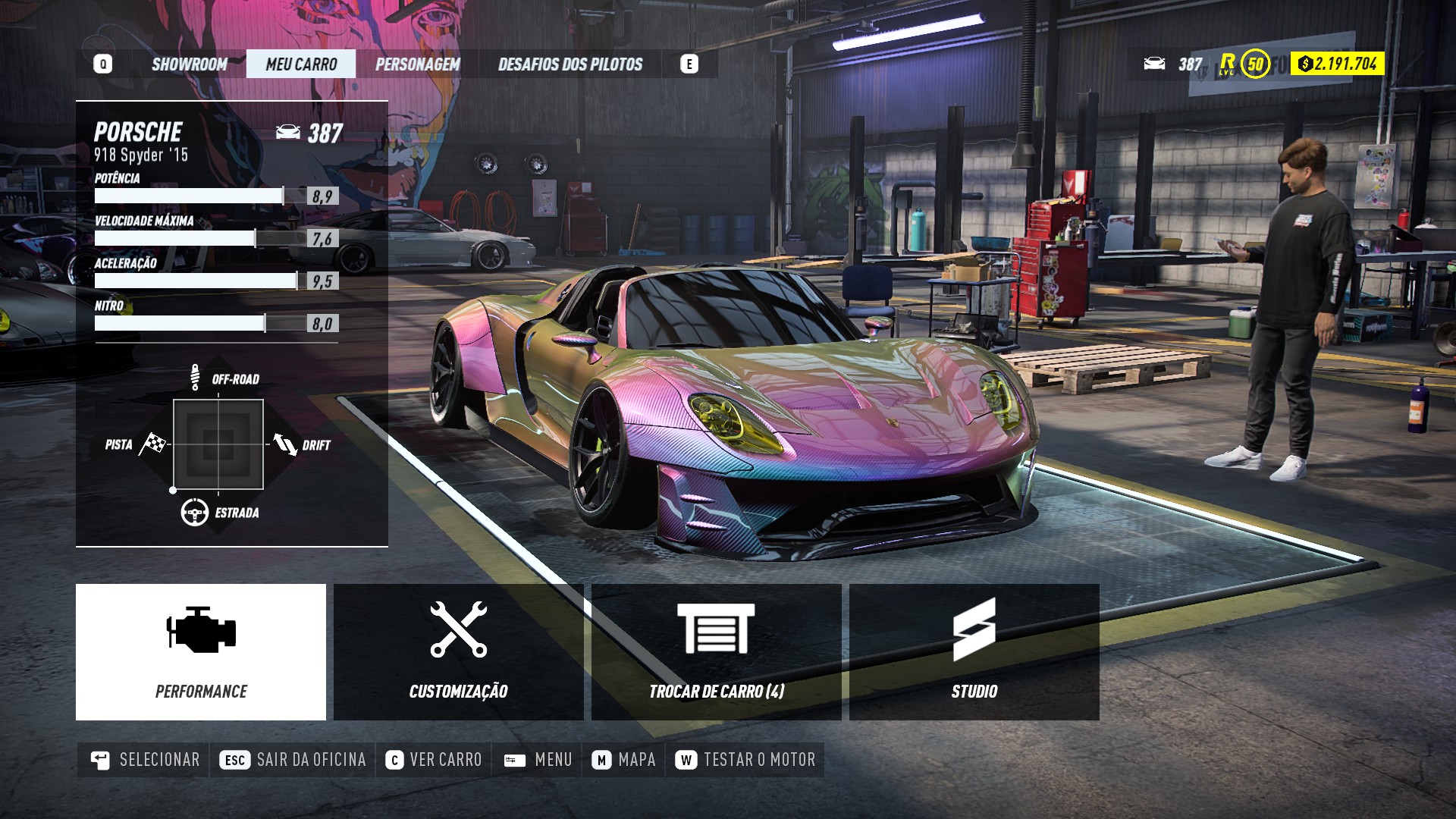1456x819 pixels.
Task: Show the Mapa option
Action: coord(625,760)
